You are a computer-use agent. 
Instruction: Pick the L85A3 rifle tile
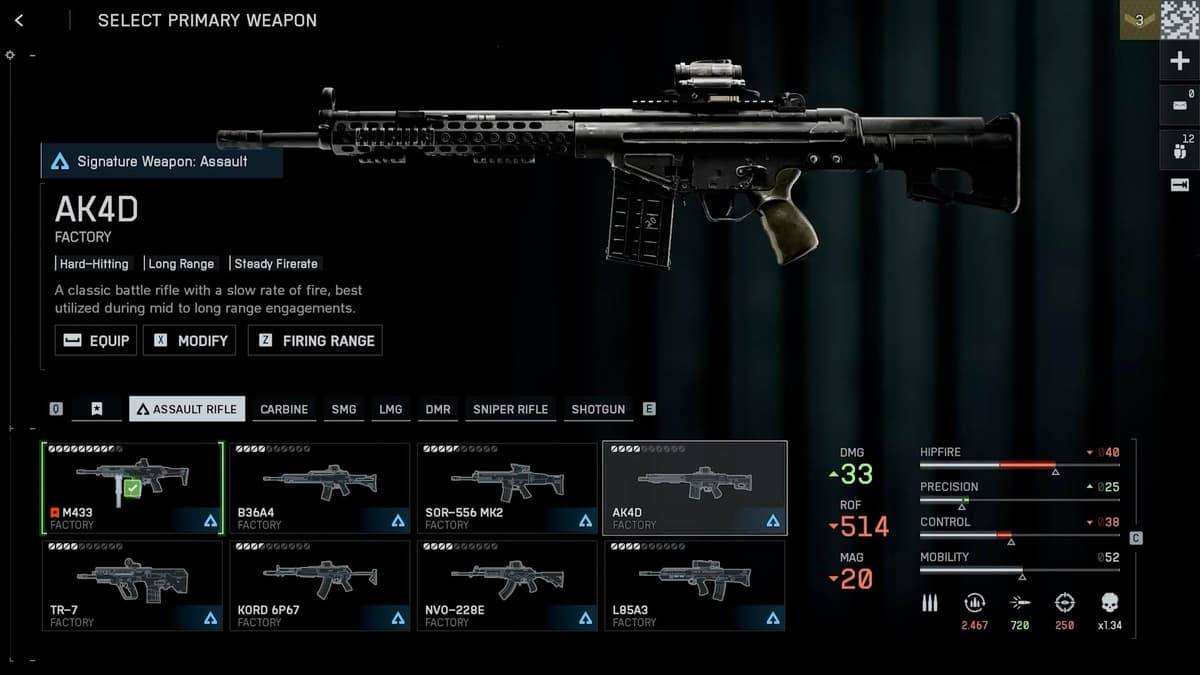pyautogui.click(x=694, y=586)
